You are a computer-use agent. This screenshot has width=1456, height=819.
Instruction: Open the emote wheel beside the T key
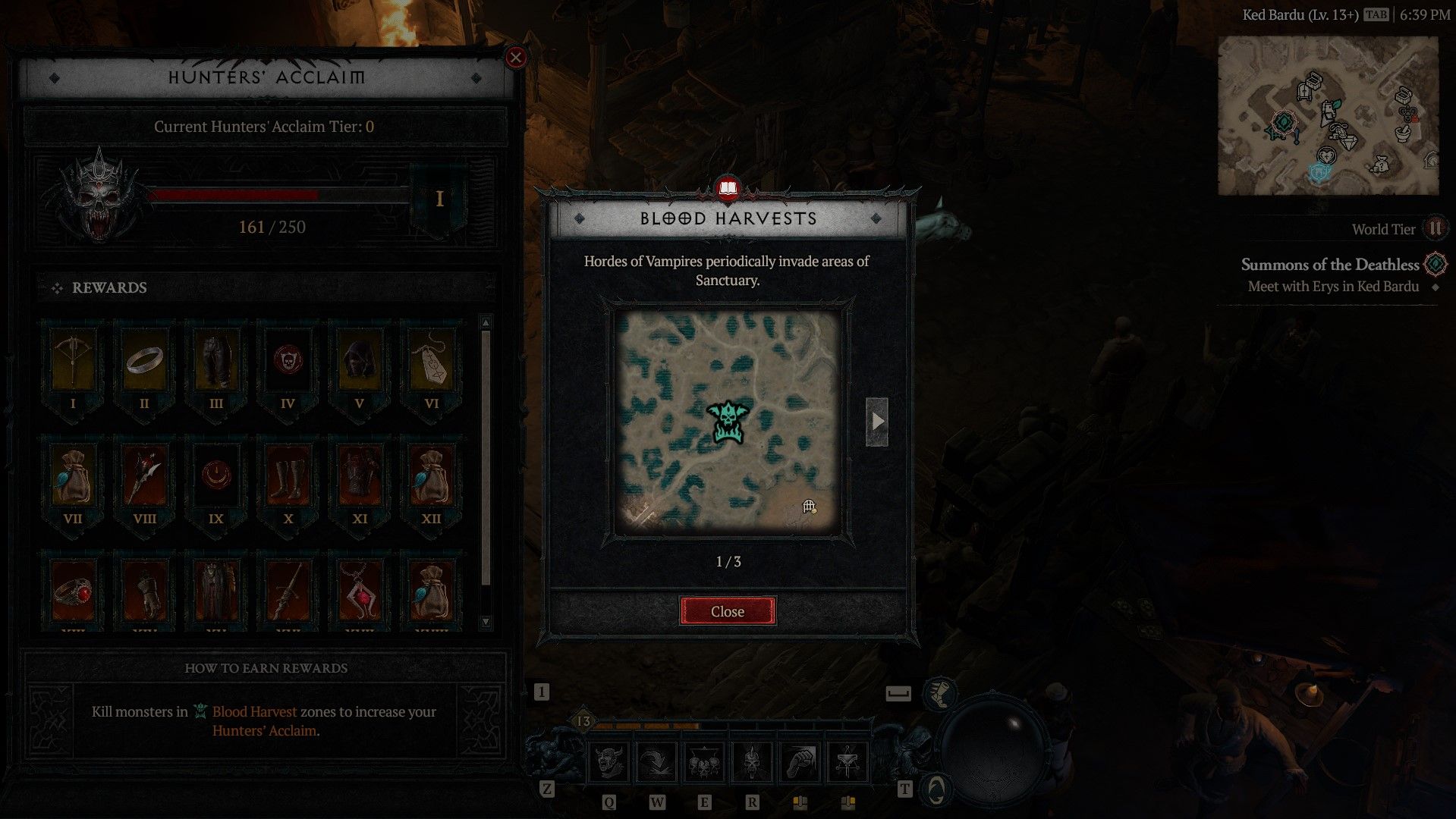click(x=938, y=789)
